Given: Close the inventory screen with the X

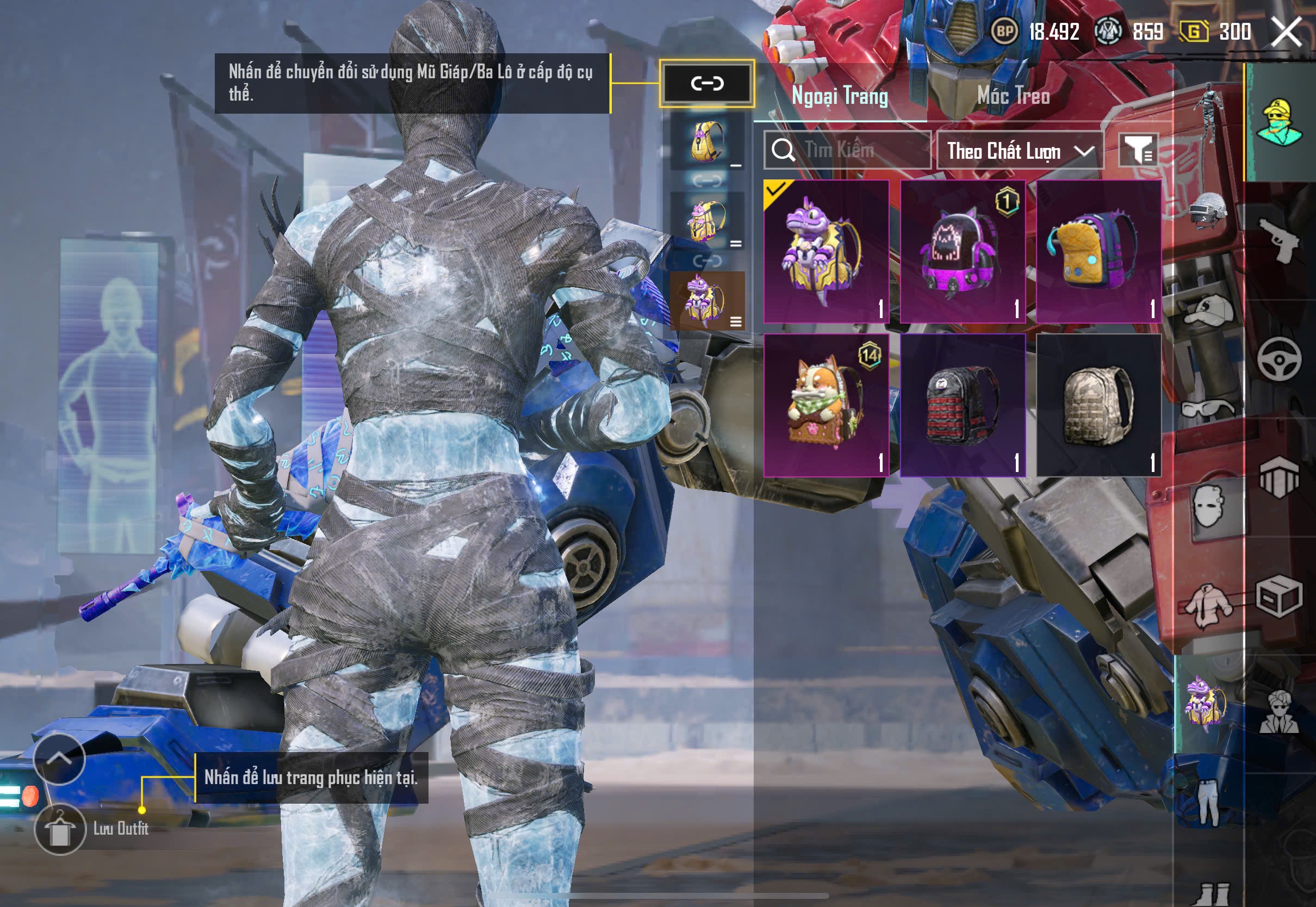Looking at the screenshot, I should (1286, 32).
